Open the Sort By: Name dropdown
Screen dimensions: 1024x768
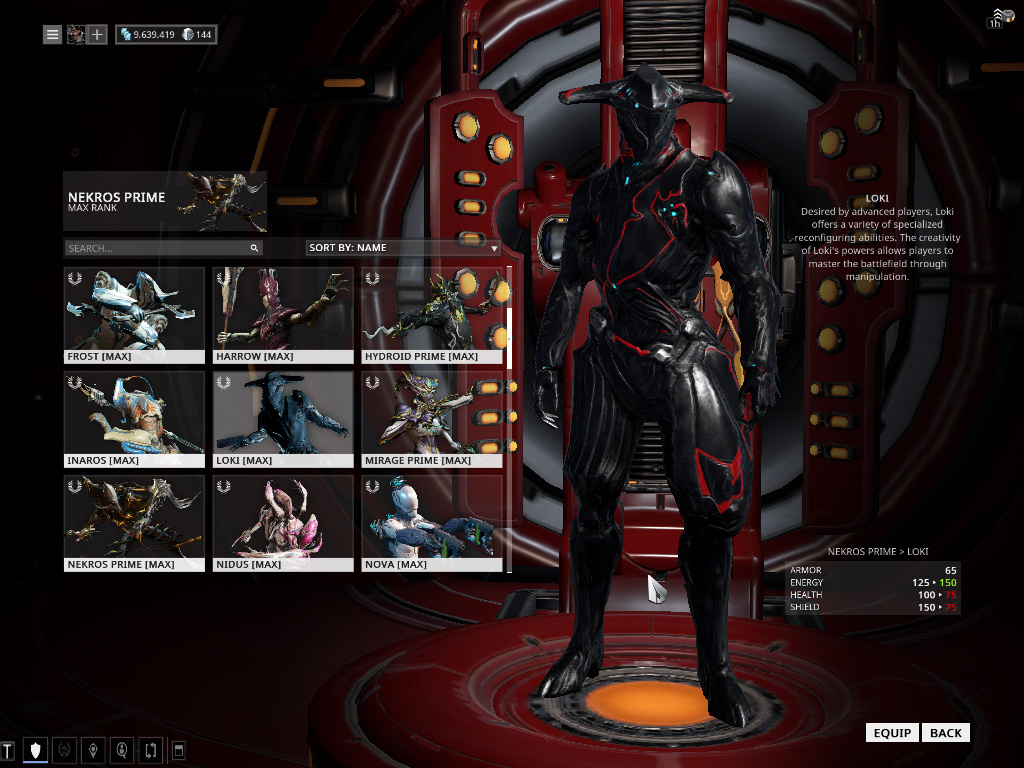tap(402, 247)
